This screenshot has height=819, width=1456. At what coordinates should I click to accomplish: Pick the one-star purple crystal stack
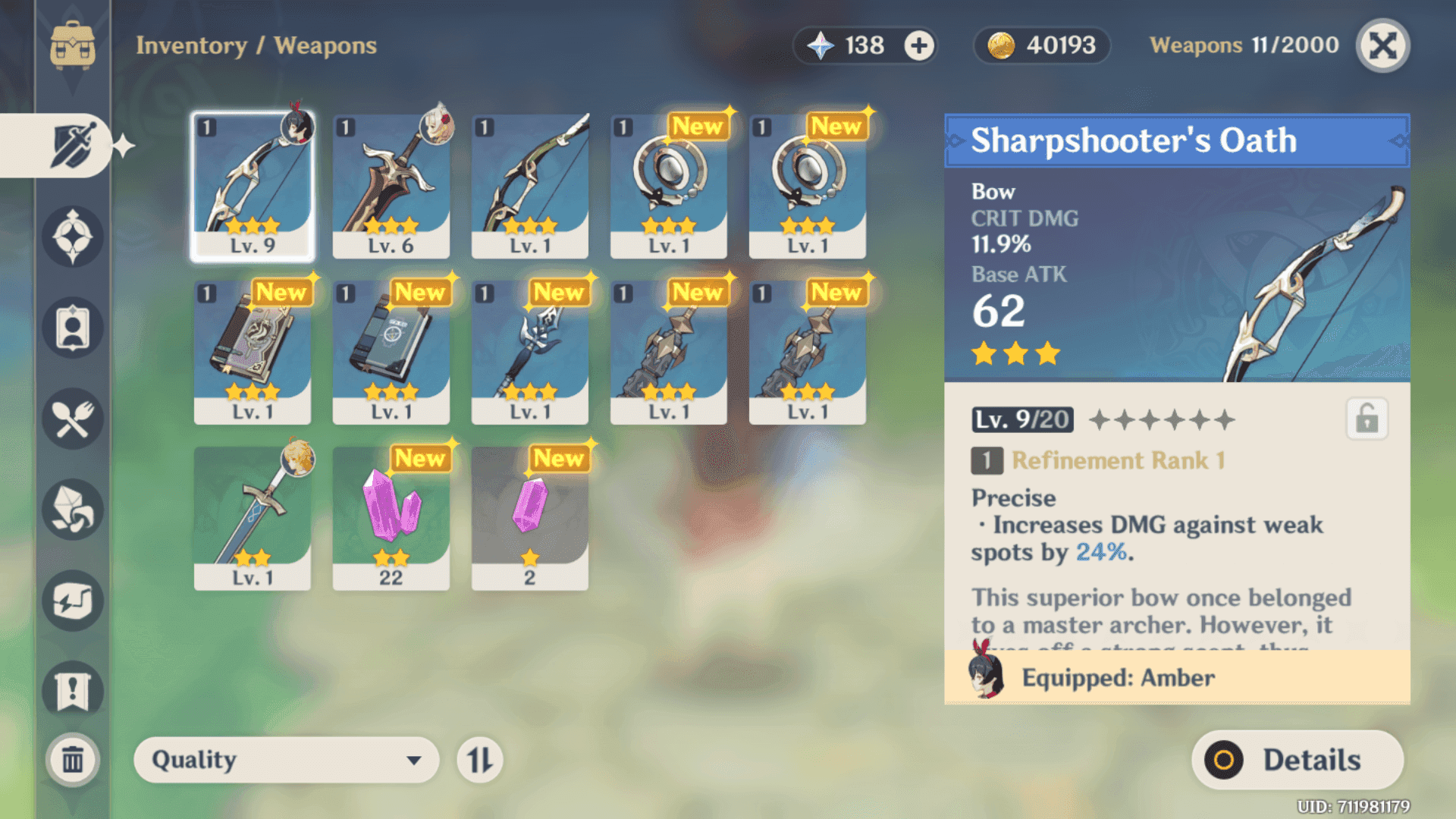tap(530, 518)
